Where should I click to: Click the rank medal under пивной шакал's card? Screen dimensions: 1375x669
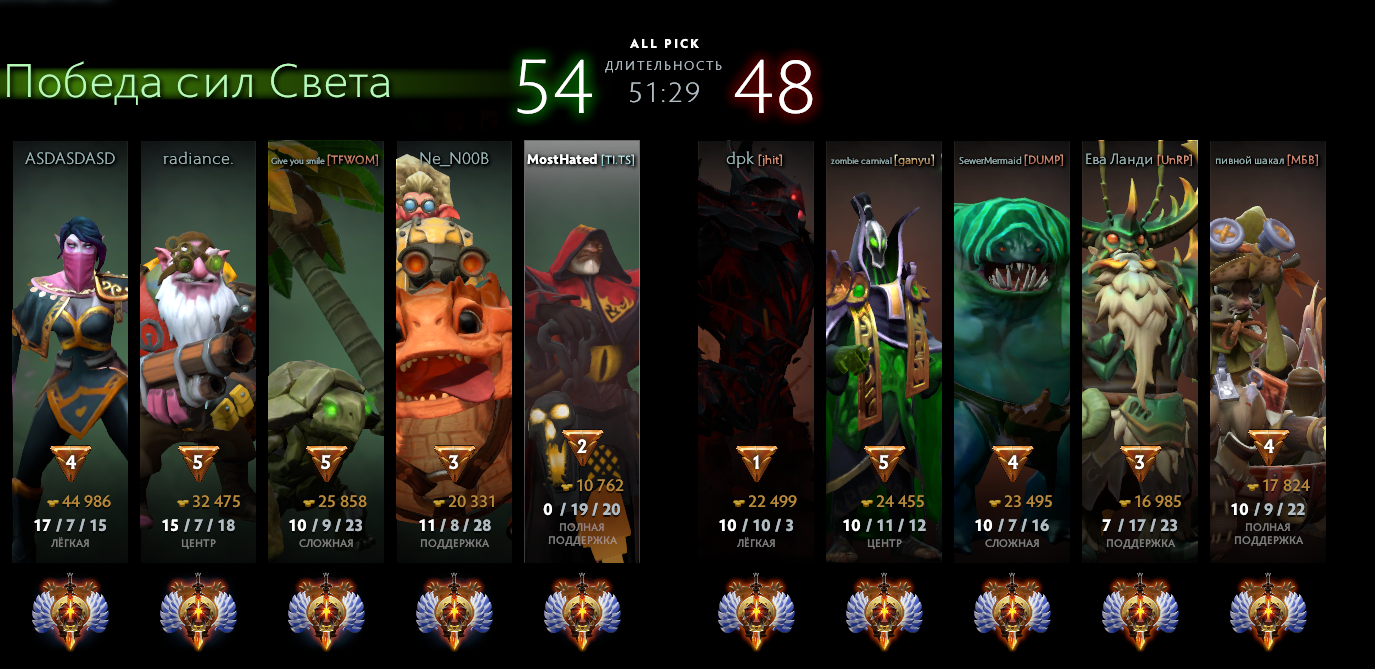point(1268,610)
